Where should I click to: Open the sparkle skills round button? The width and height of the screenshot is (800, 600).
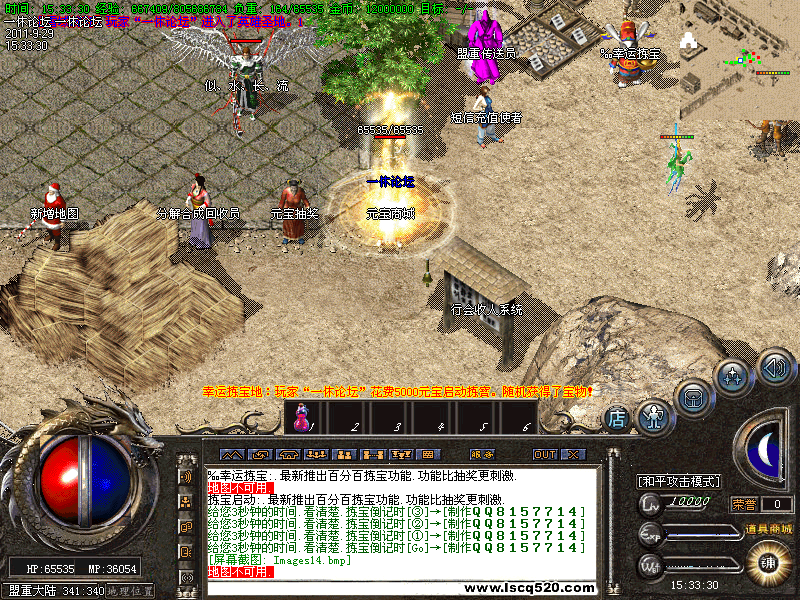tap(733, 375)
